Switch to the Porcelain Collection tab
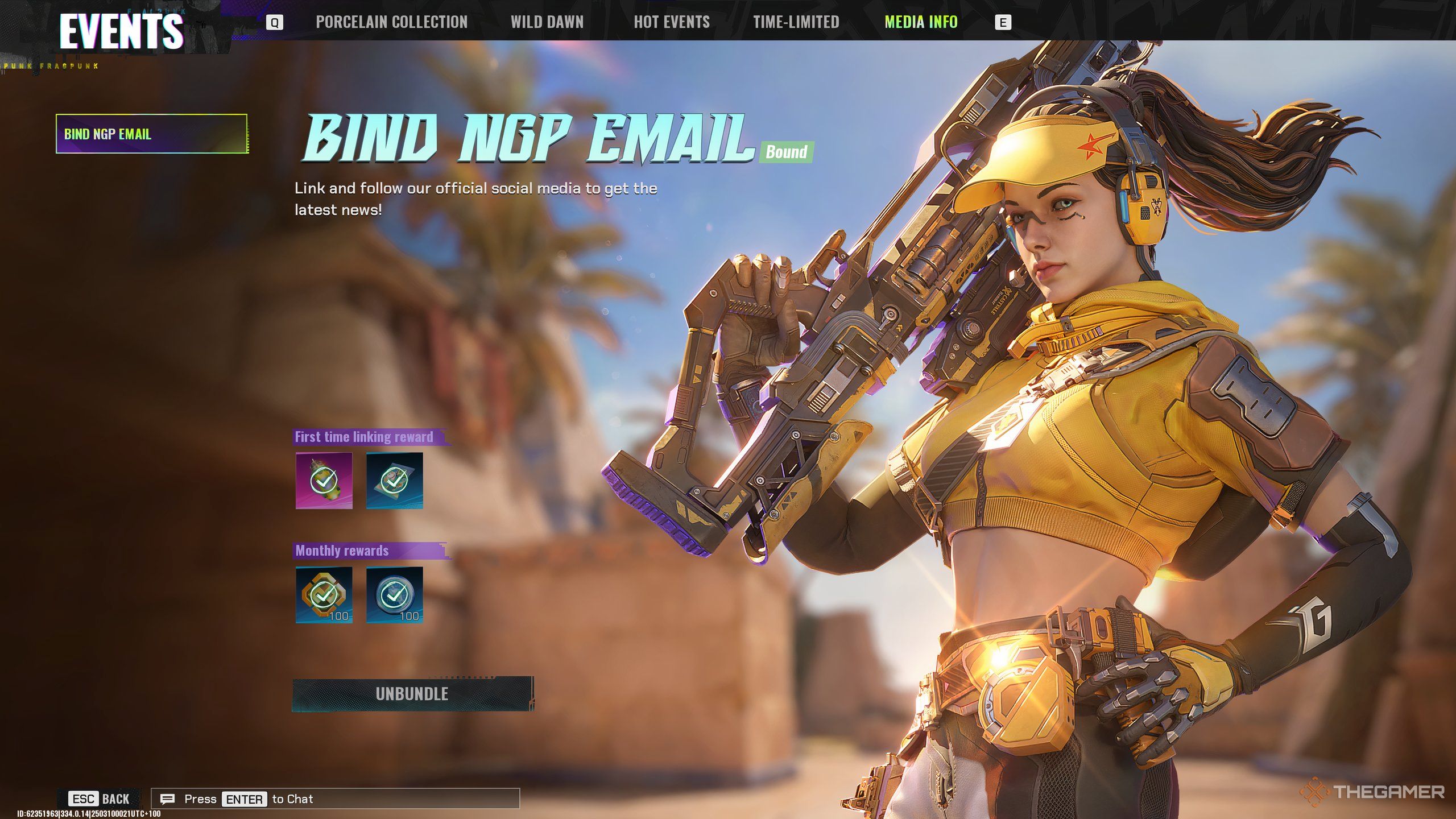1456x819 pixels. tap(391, 22)
